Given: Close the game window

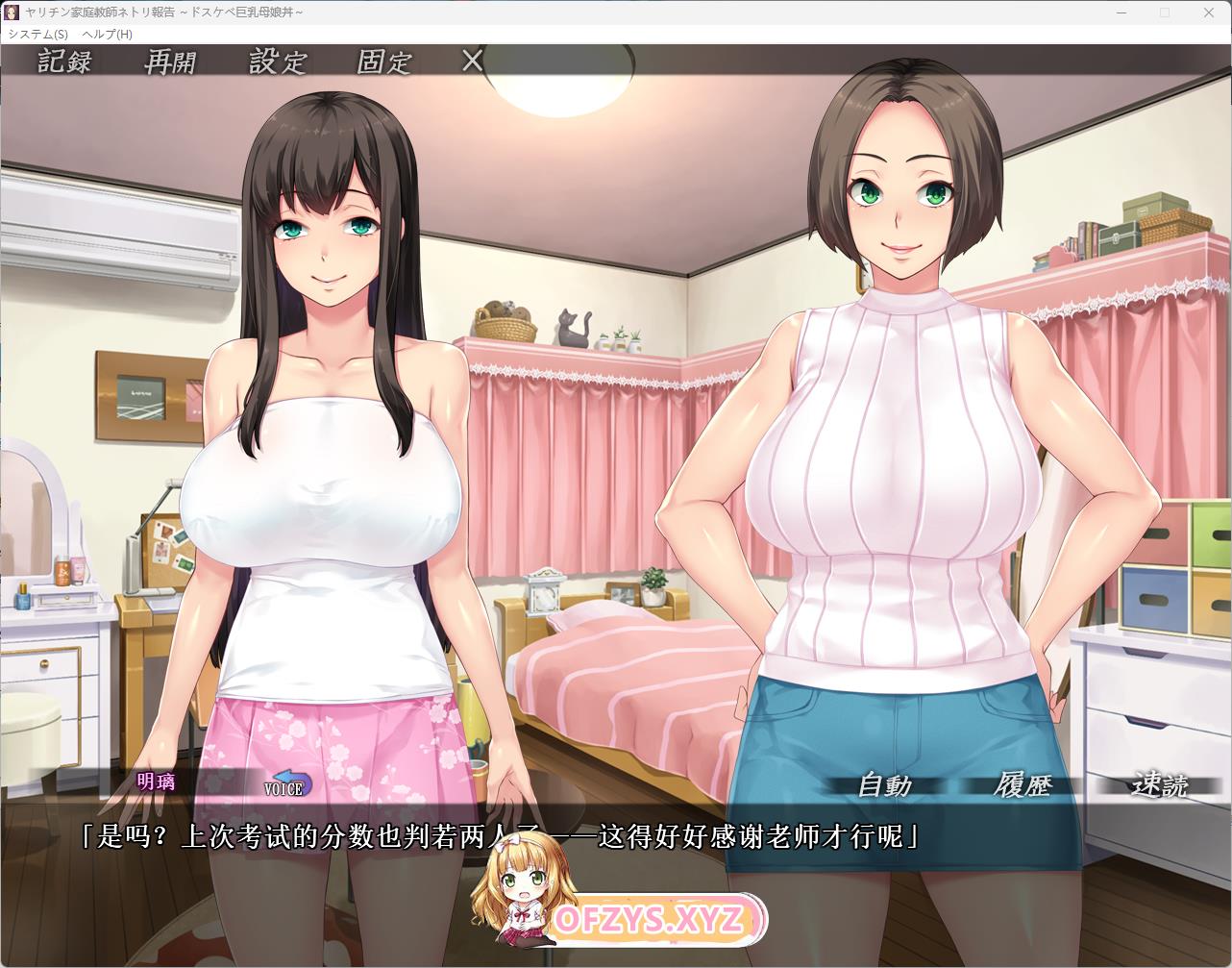Looking at the screenshot, I should click(x=1208, y=12).
